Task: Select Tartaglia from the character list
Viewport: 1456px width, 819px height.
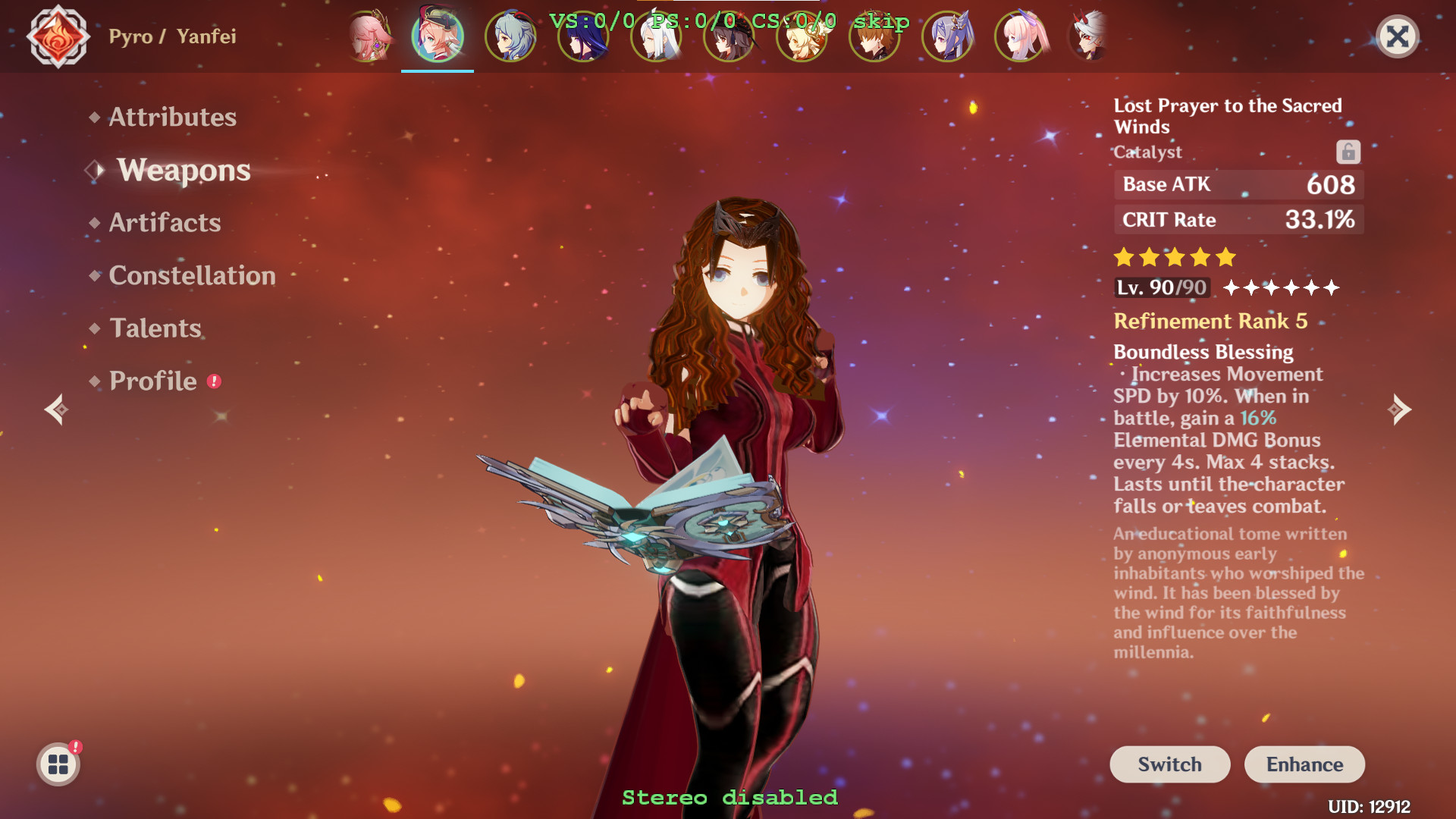Action: pyautogui.click(x=874, y=36)
